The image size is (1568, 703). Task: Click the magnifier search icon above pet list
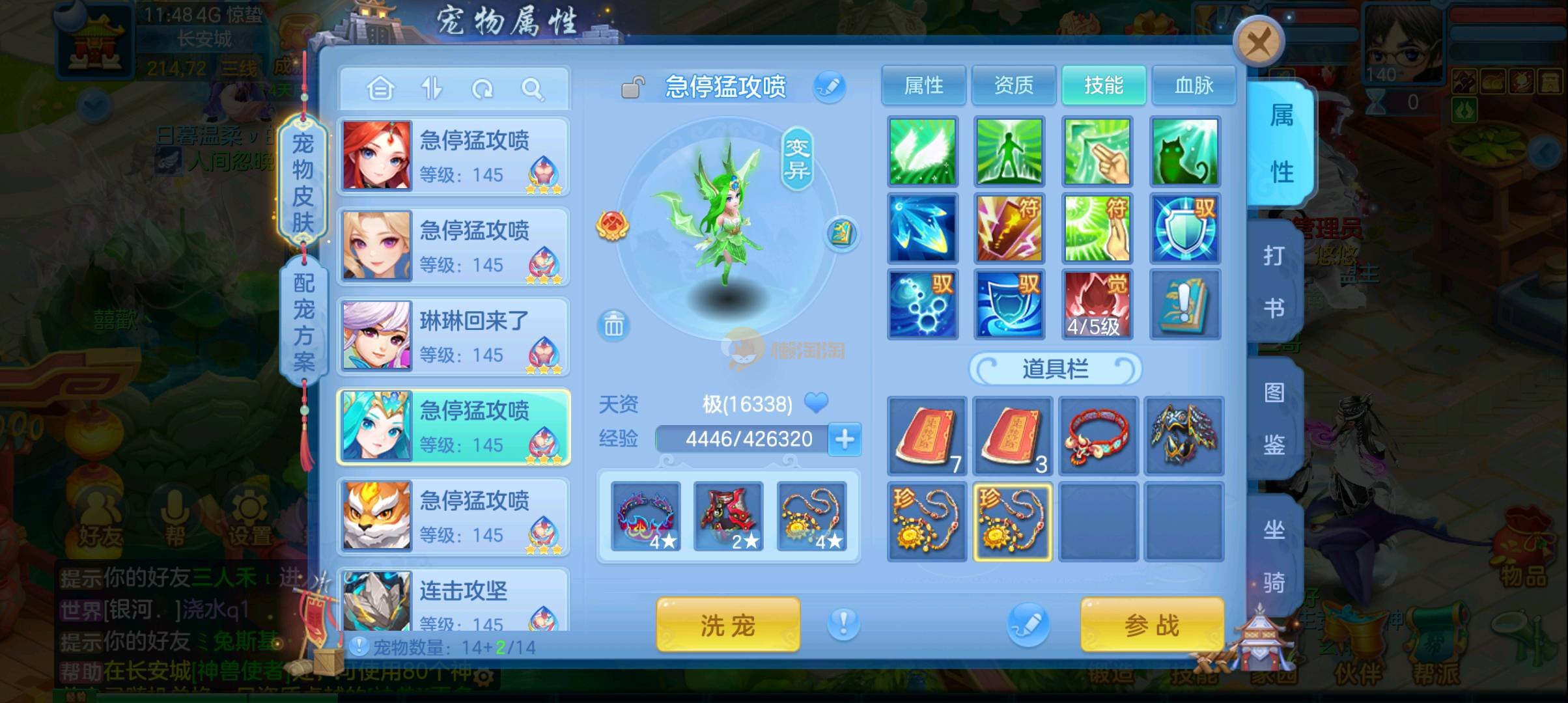533,89
